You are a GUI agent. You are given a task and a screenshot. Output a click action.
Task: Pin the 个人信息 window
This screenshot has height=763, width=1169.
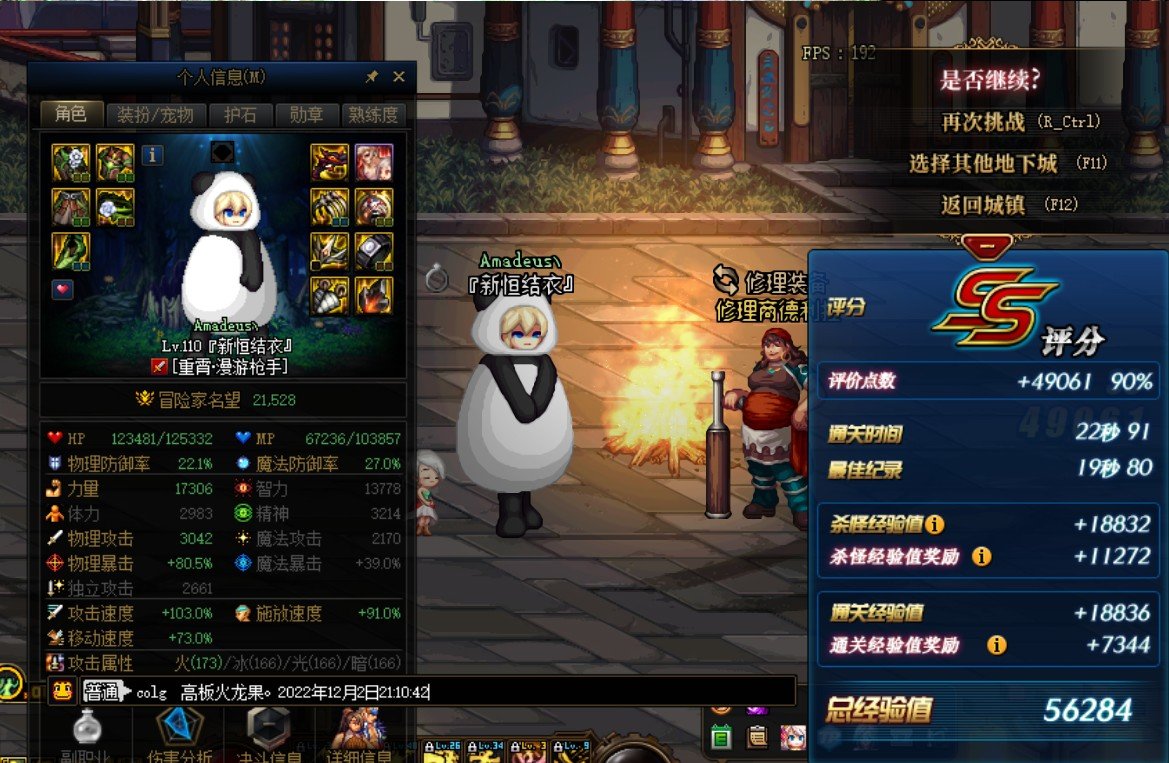coord(372,77)
